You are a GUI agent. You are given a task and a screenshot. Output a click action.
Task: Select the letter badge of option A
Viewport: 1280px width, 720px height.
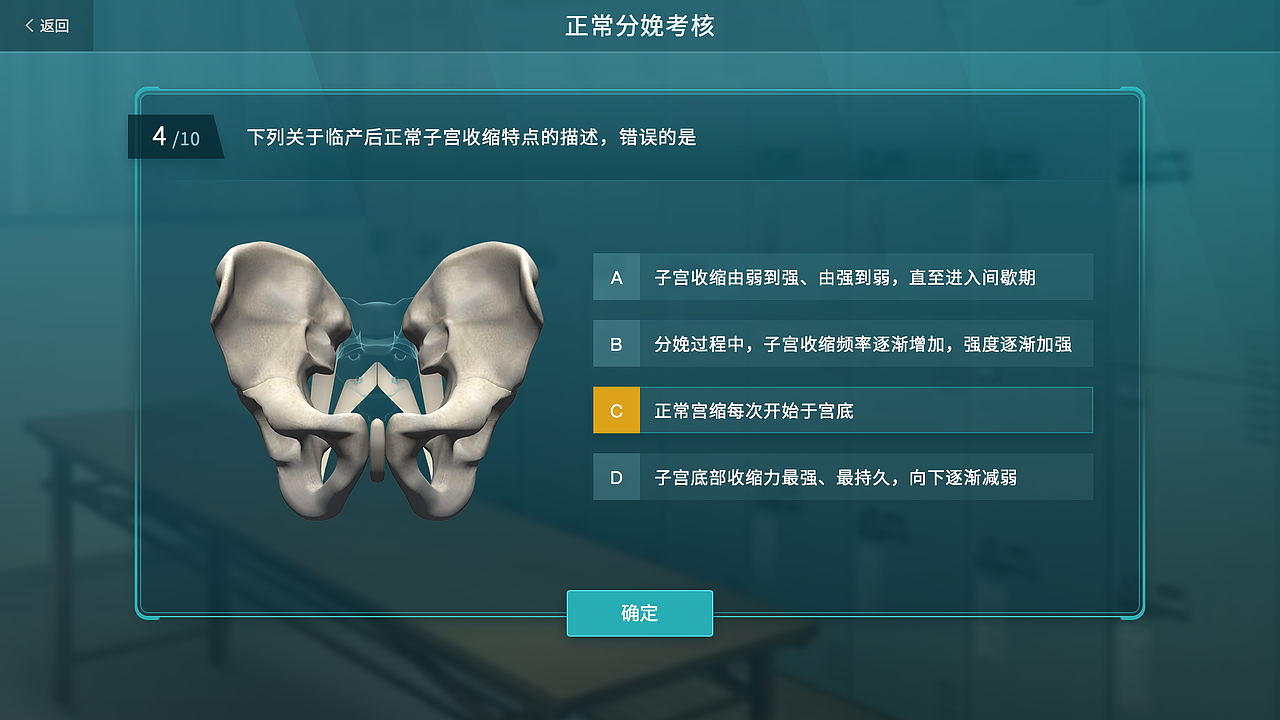coord(616,277)
